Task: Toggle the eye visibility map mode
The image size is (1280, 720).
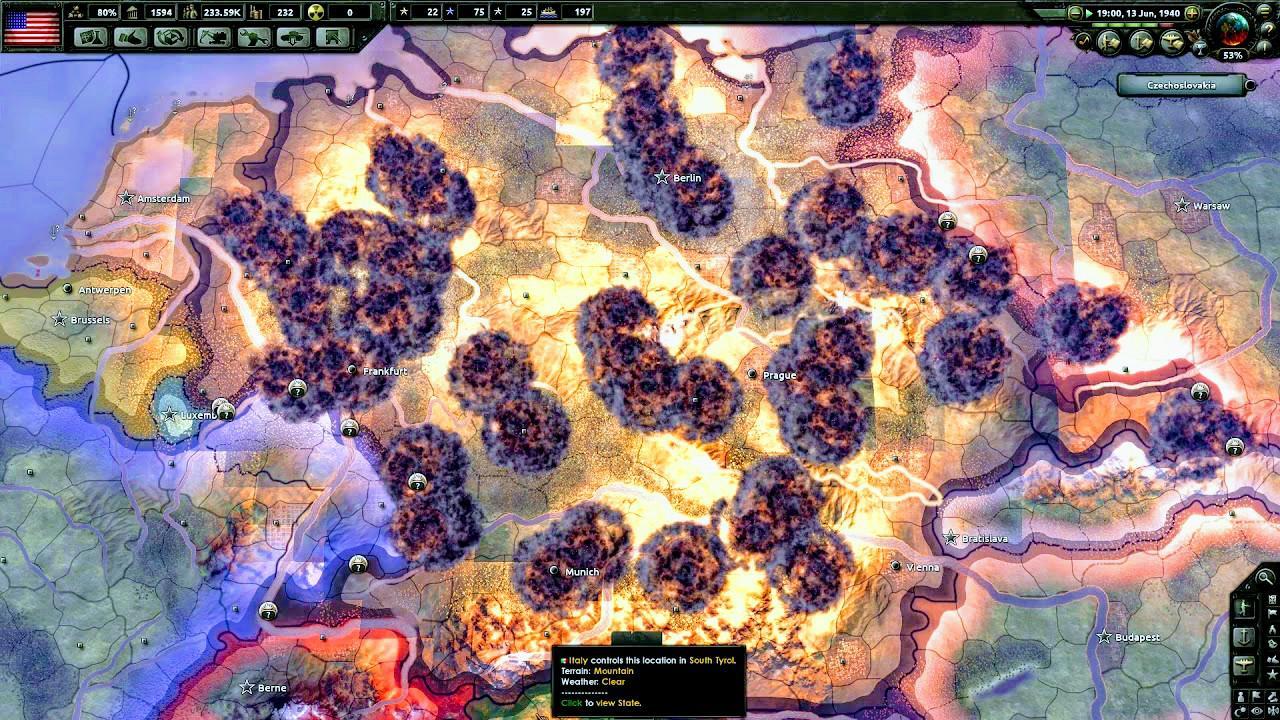Action: (1256, 709)
